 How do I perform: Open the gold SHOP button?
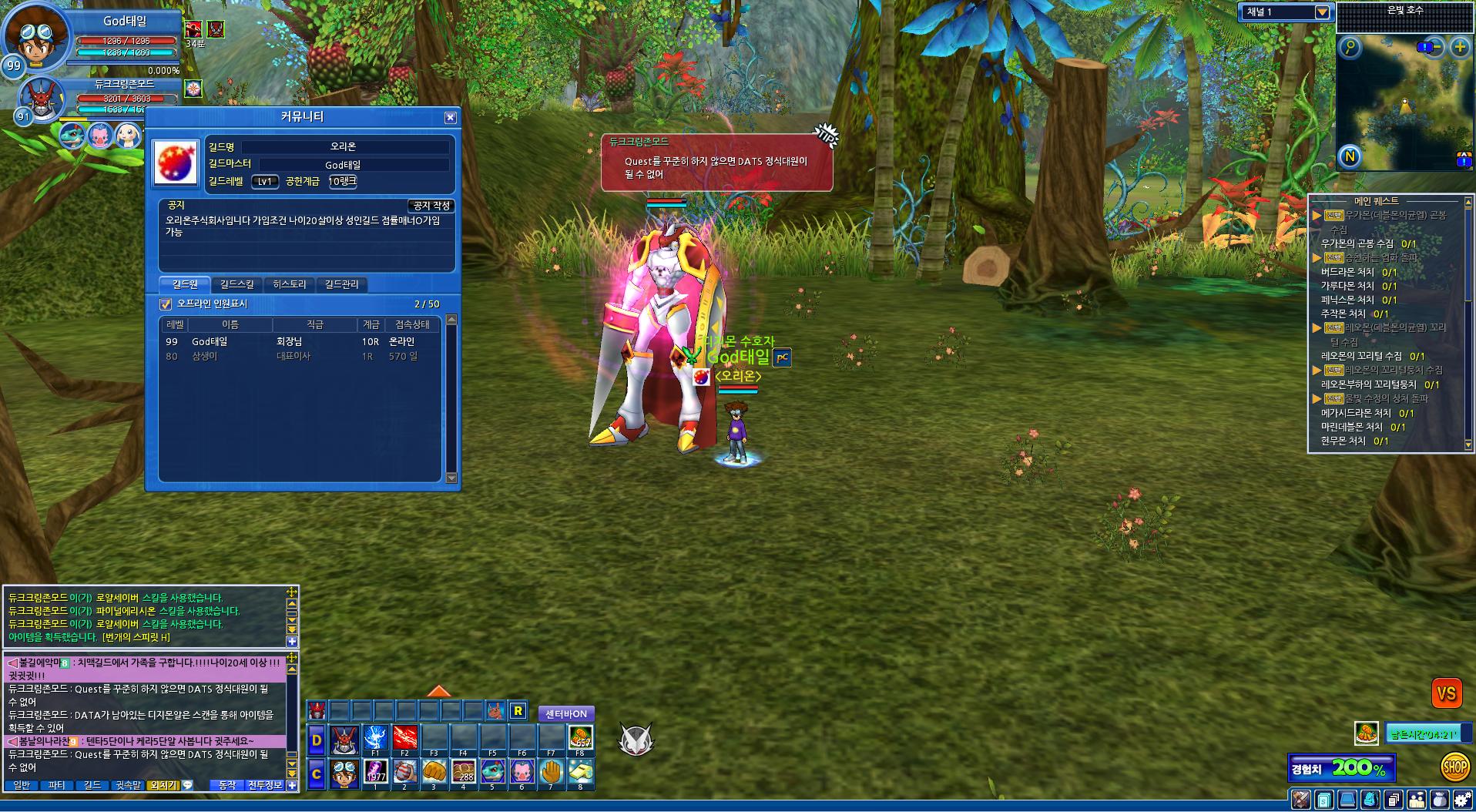coord(1454,767)
